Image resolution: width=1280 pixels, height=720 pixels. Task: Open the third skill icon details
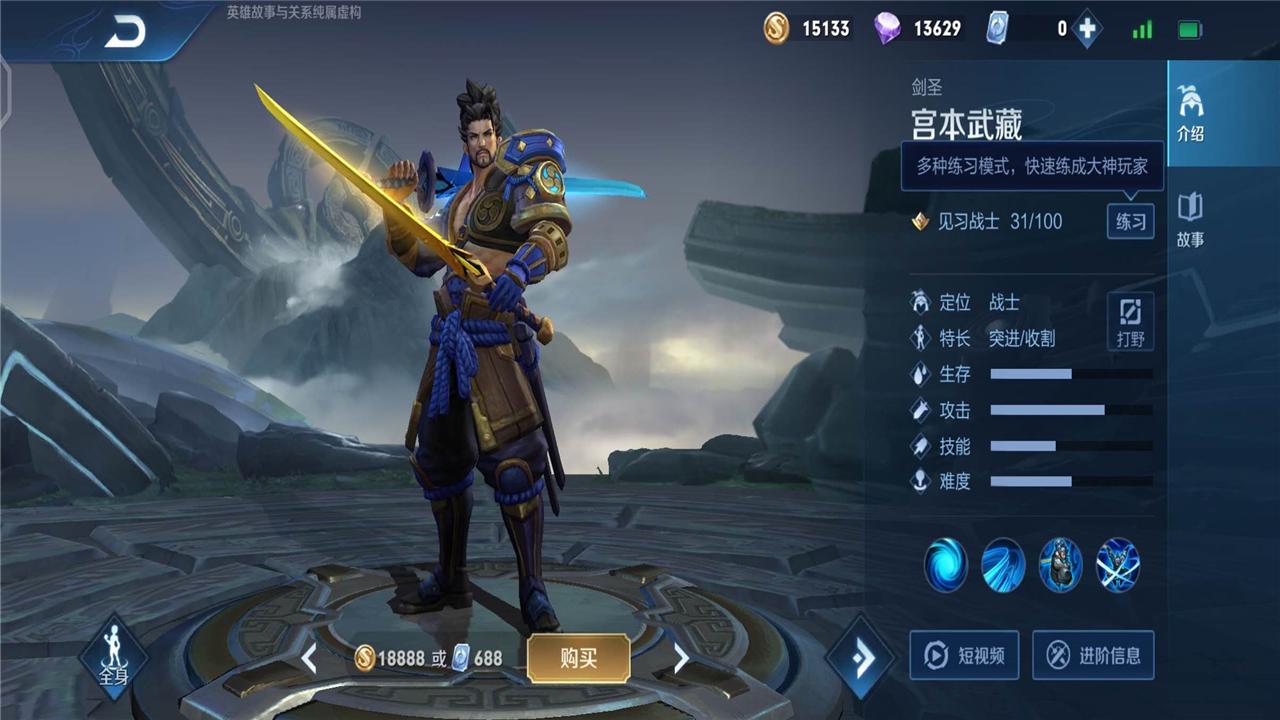[1061, 565]
